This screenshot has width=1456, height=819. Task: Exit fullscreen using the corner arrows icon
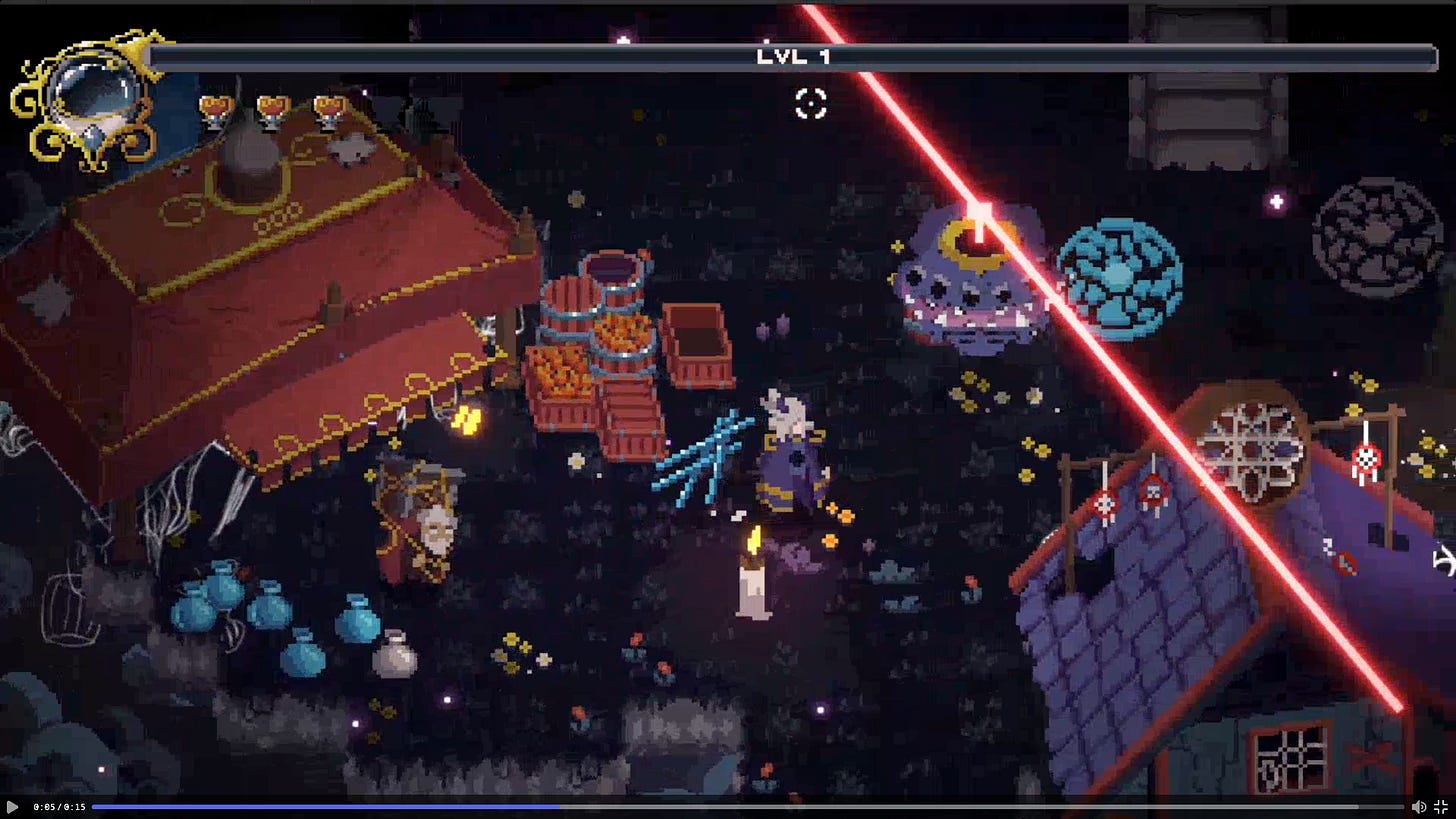coord(1442,806)
